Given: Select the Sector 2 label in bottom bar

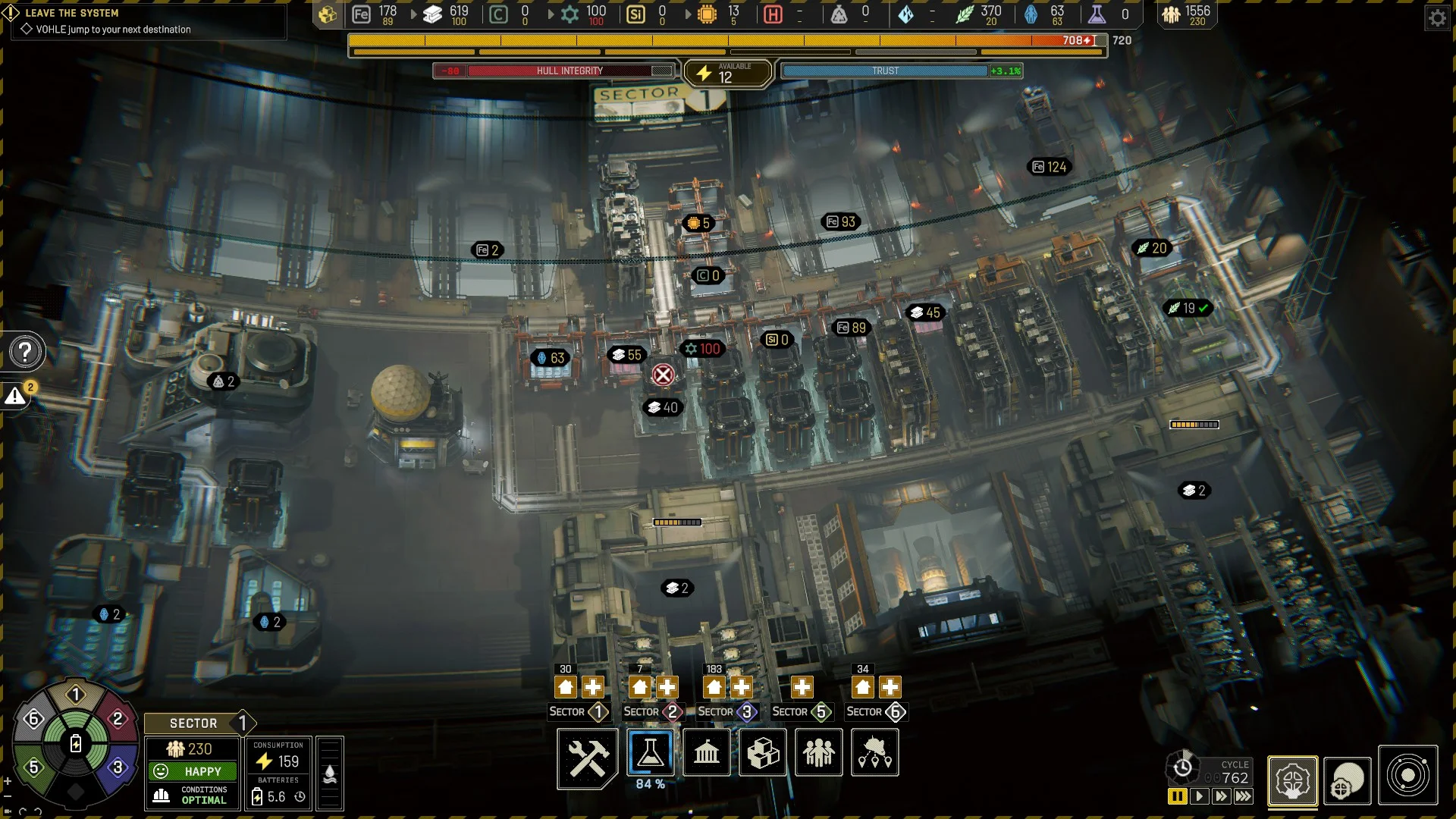Looking at the screenshot, I should tap(652, 712).
